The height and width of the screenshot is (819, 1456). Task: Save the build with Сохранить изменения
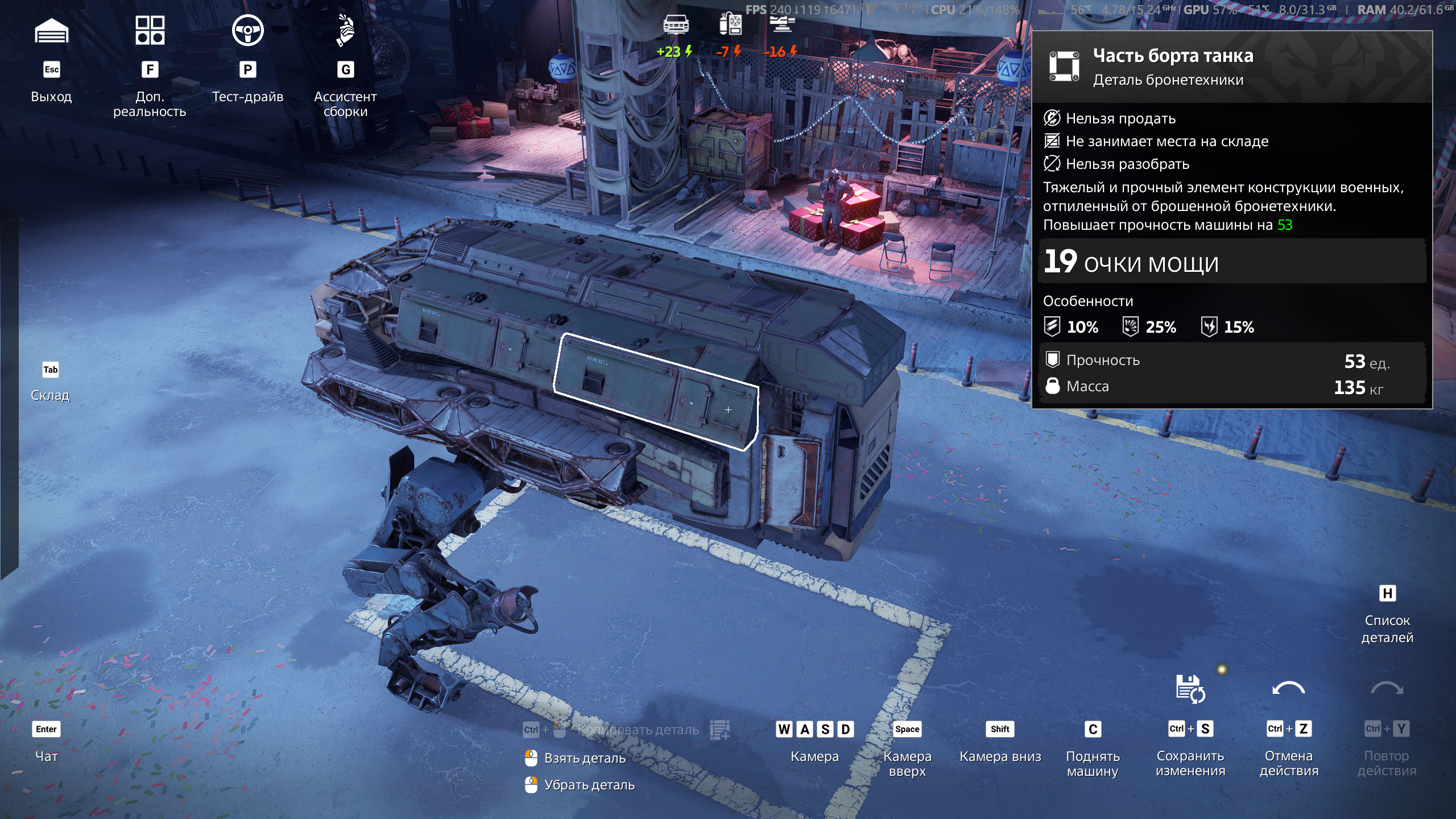click(1190, 690)
